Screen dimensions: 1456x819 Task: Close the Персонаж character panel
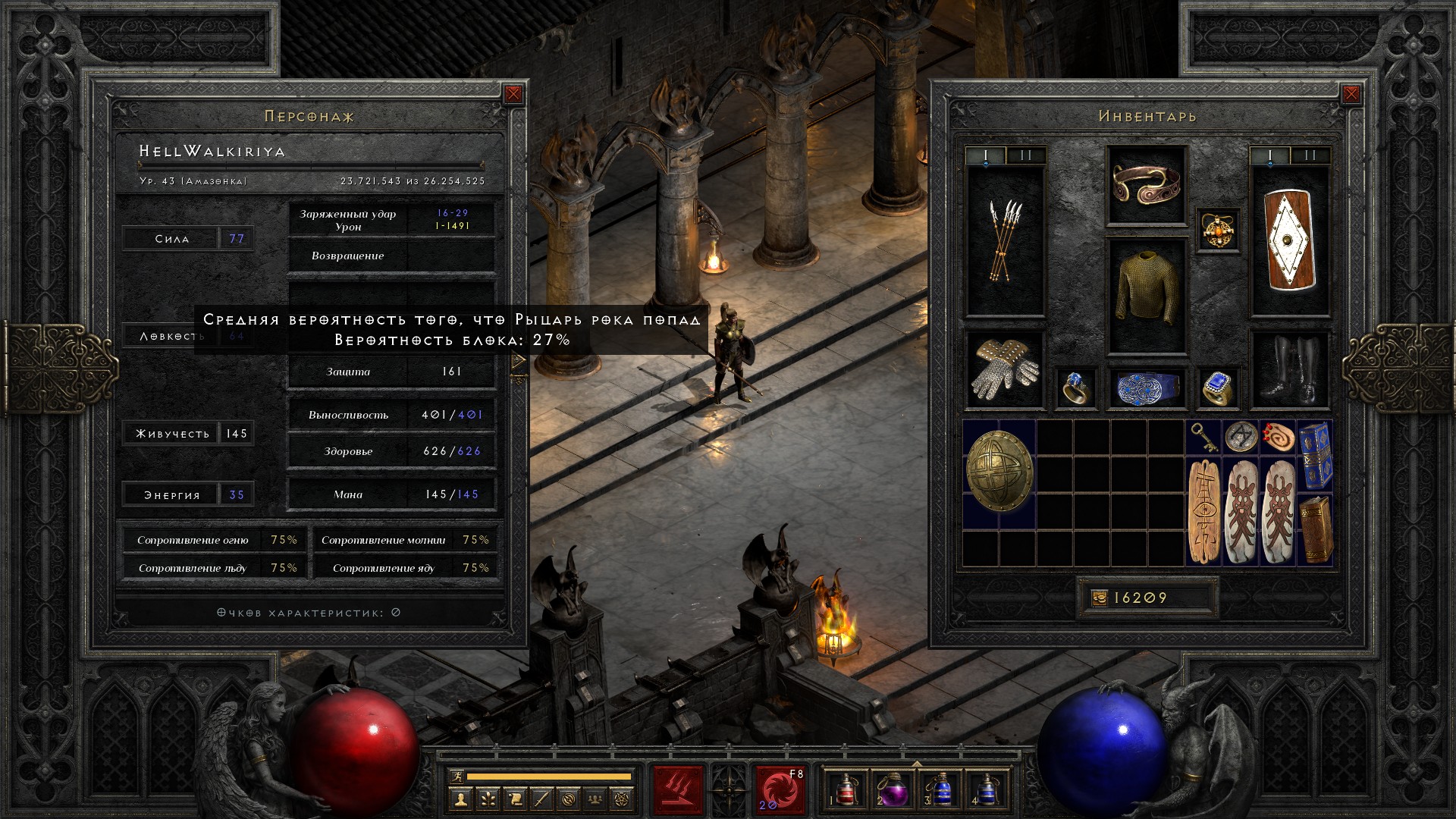(x=513, y=94)
